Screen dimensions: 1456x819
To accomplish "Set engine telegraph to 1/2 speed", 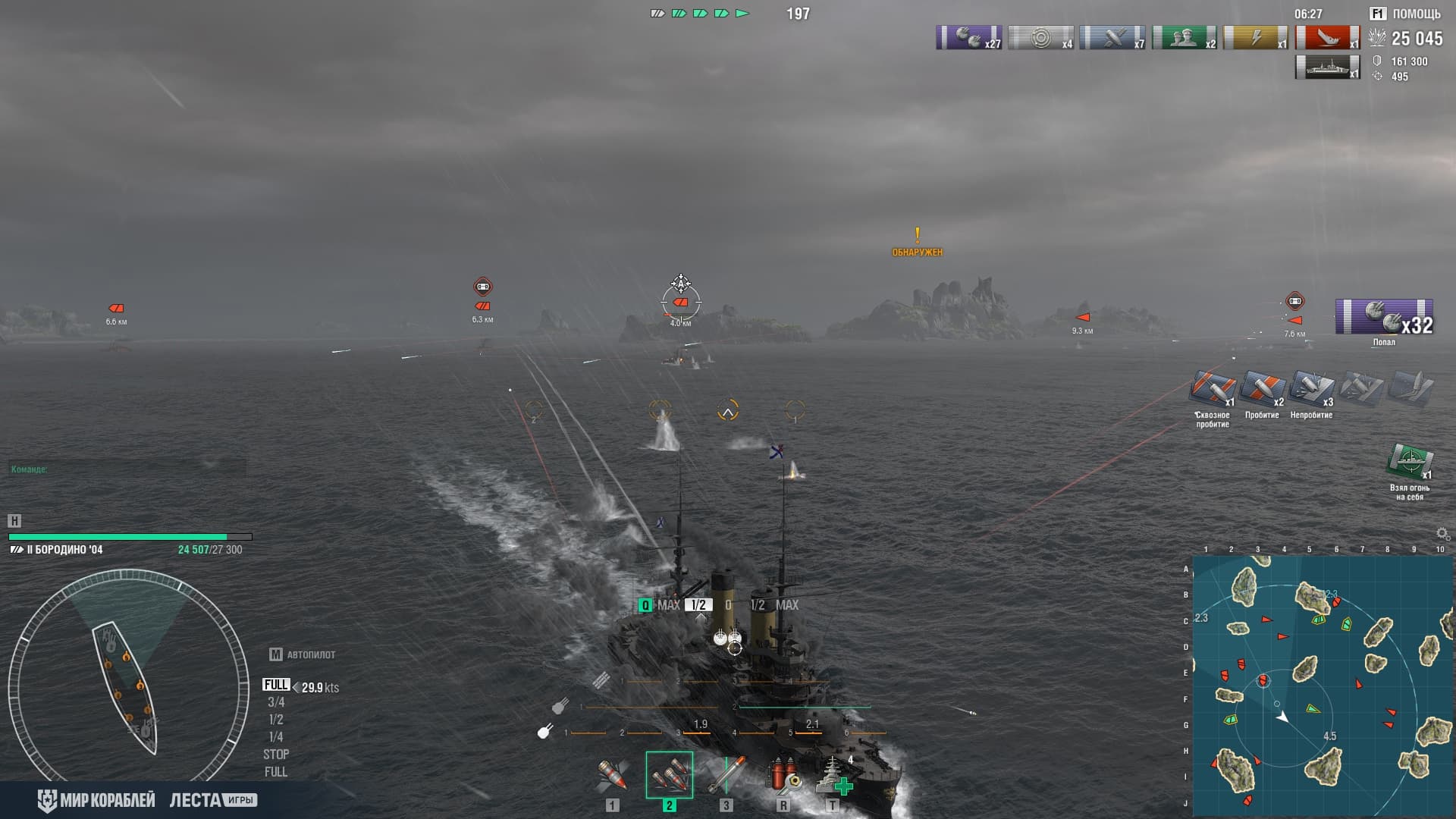I will pos(276,720).
